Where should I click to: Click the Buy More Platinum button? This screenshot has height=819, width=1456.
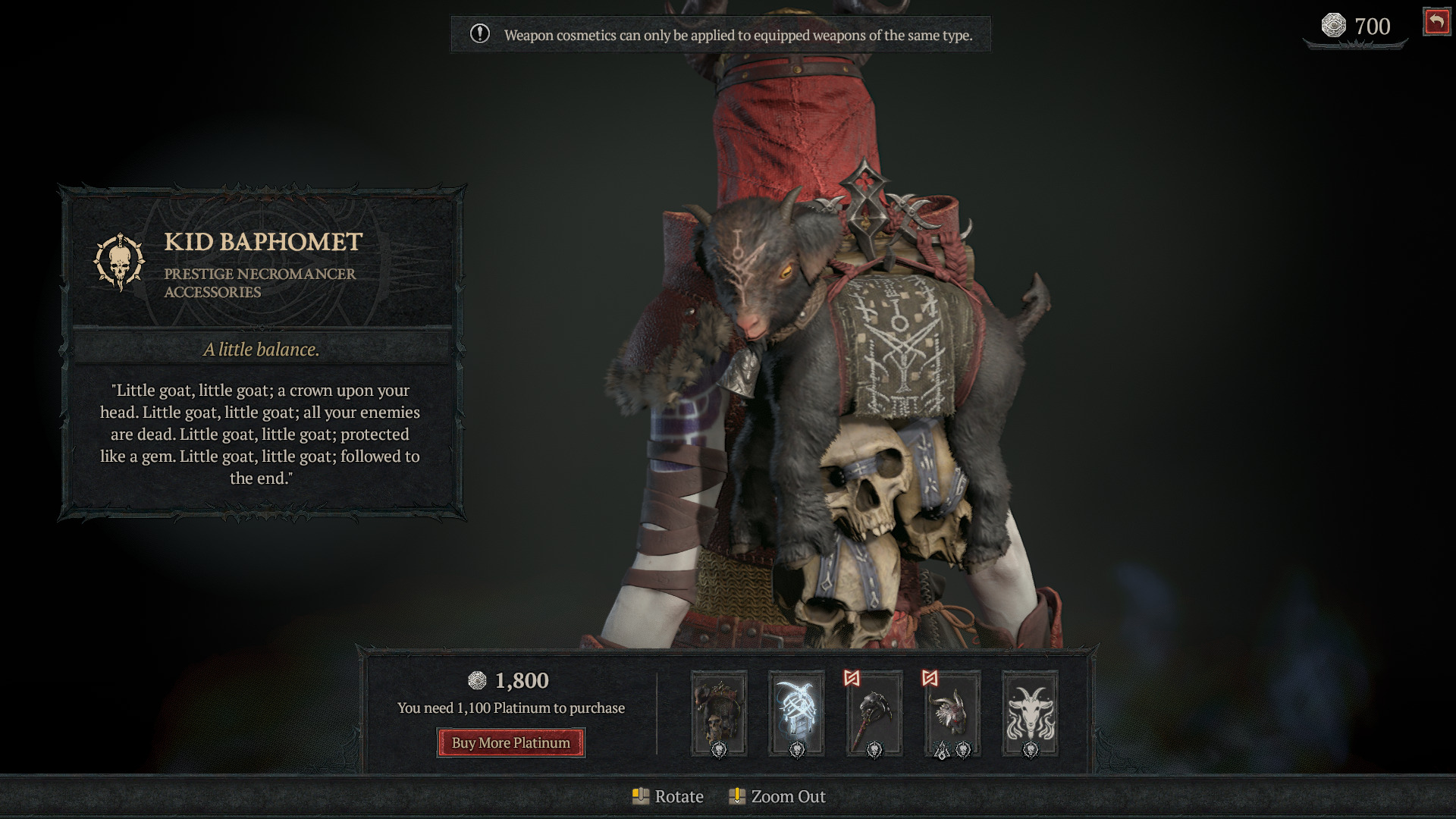point(510,742)
